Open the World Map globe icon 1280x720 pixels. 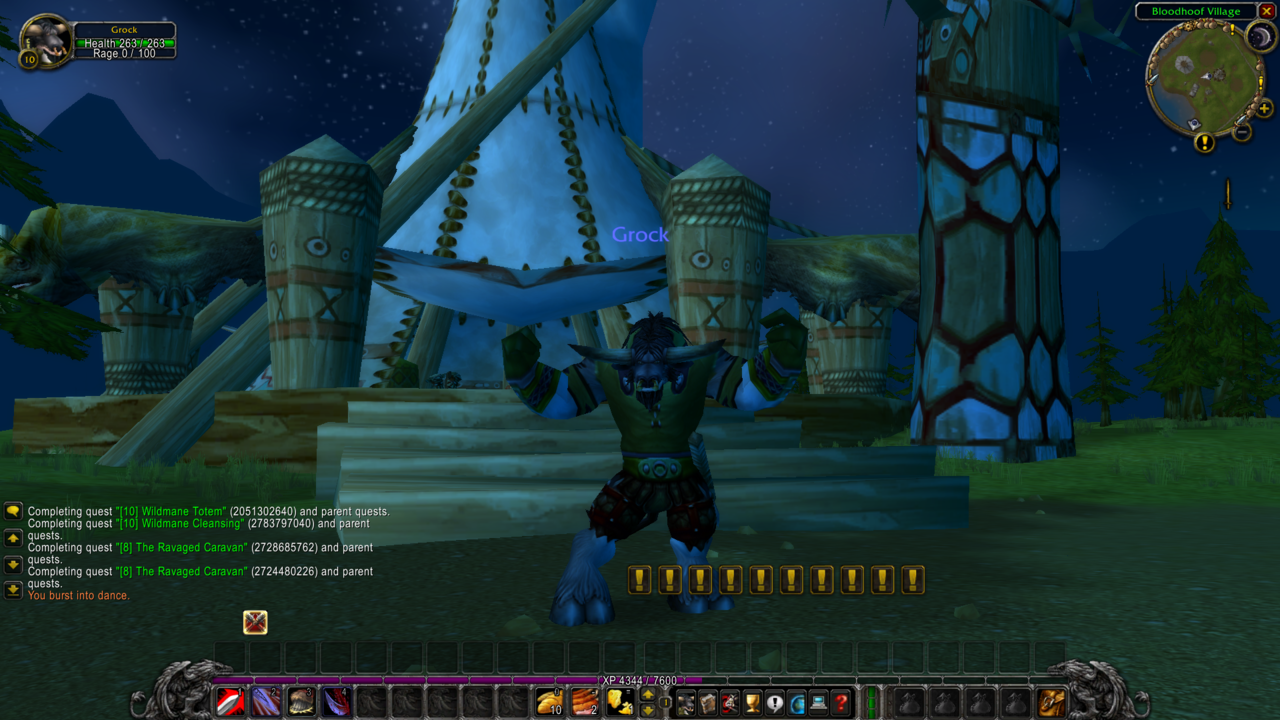pyautogui.click(x=797, y=700)
